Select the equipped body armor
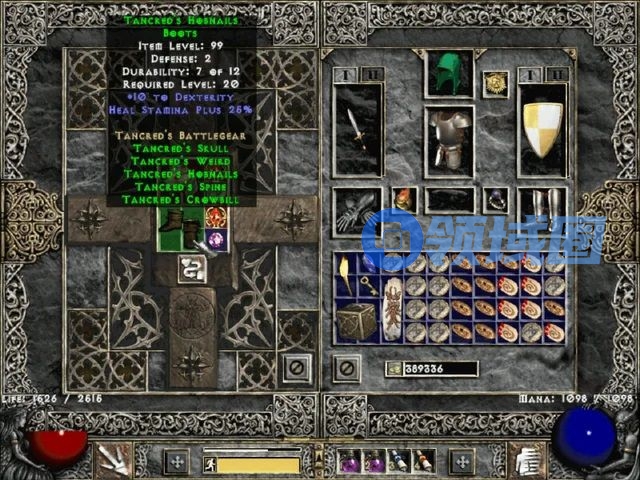640x480 pixels. (x=449, y=137)
